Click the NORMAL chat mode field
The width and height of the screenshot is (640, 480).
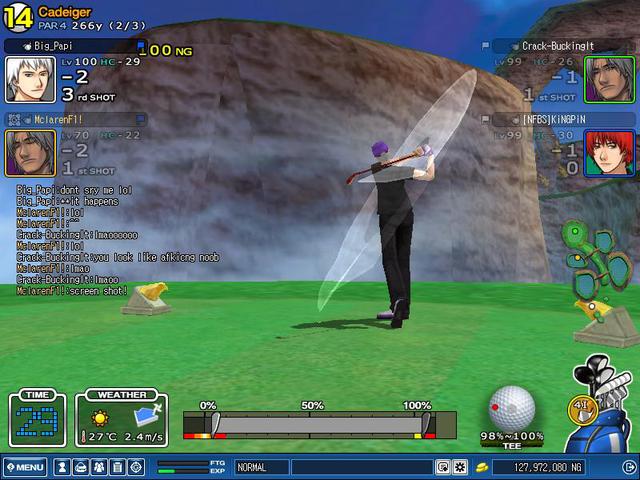click(332, 467)
